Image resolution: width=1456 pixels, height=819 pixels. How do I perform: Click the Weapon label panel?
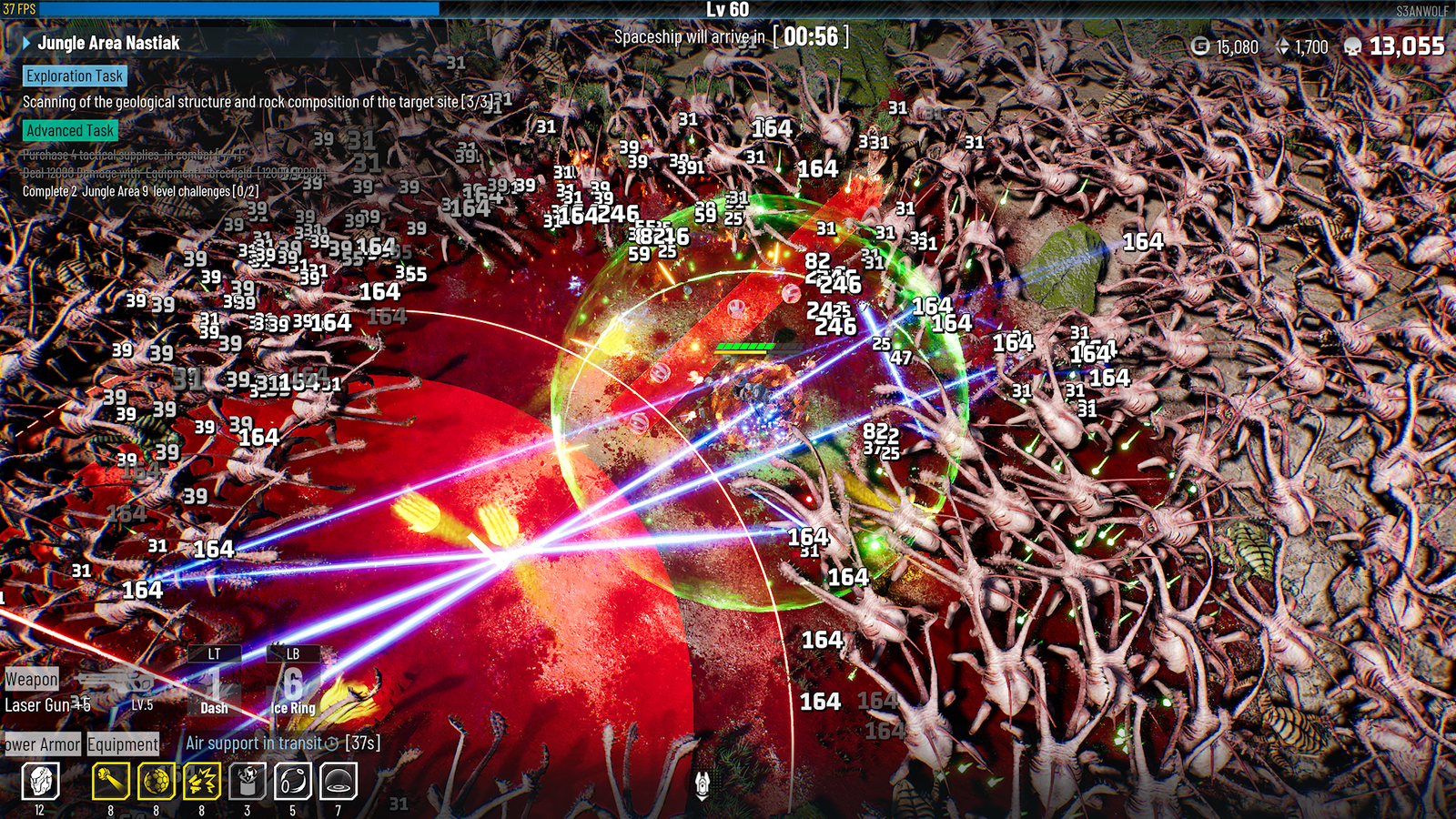click(x=32, y=679)
